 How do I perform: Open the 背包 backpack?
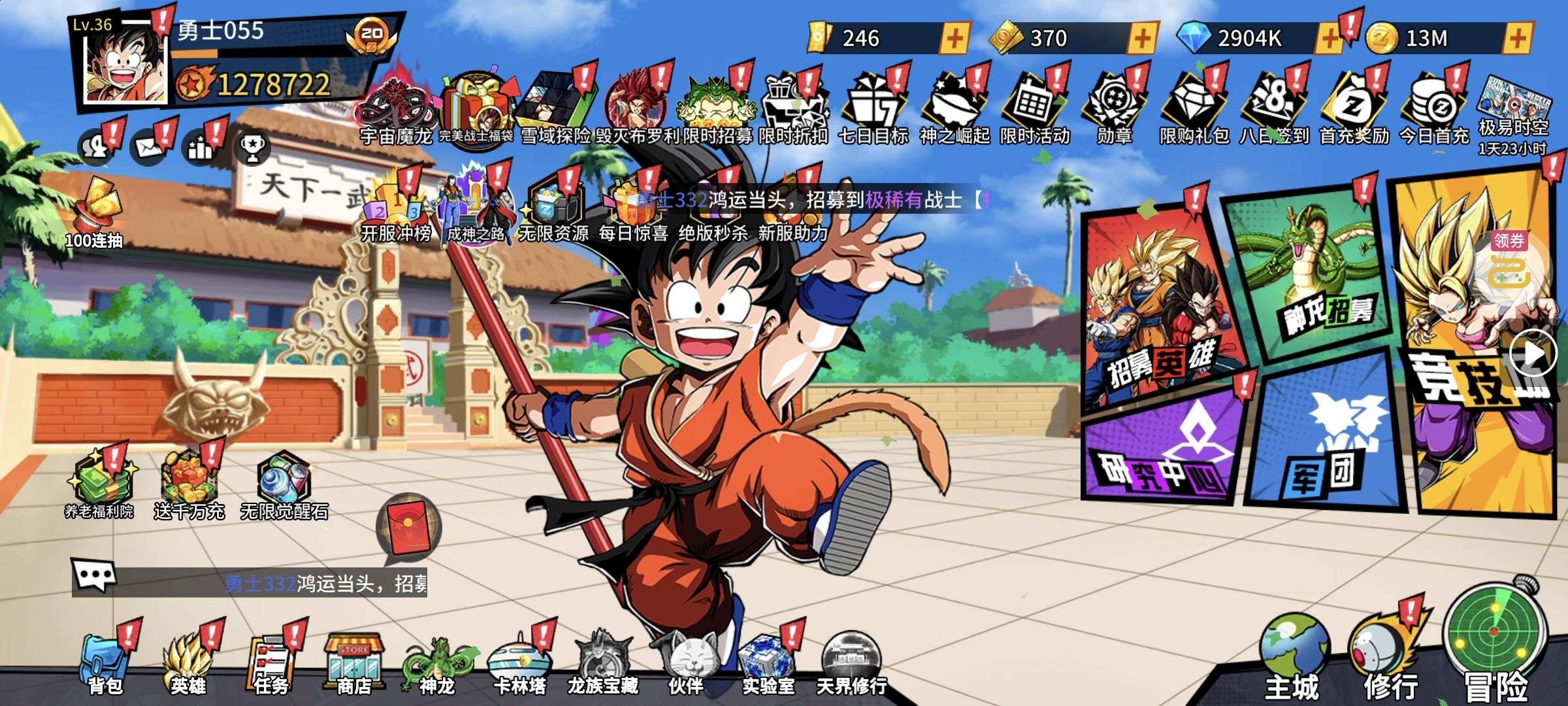click(105, 664)
